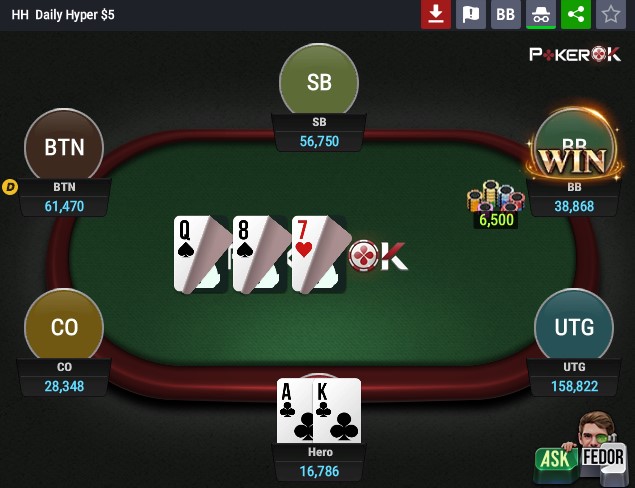635x488 pixels.
Task: Select the SB player seat
Action: pyautogui.click(x=319, y=83)
